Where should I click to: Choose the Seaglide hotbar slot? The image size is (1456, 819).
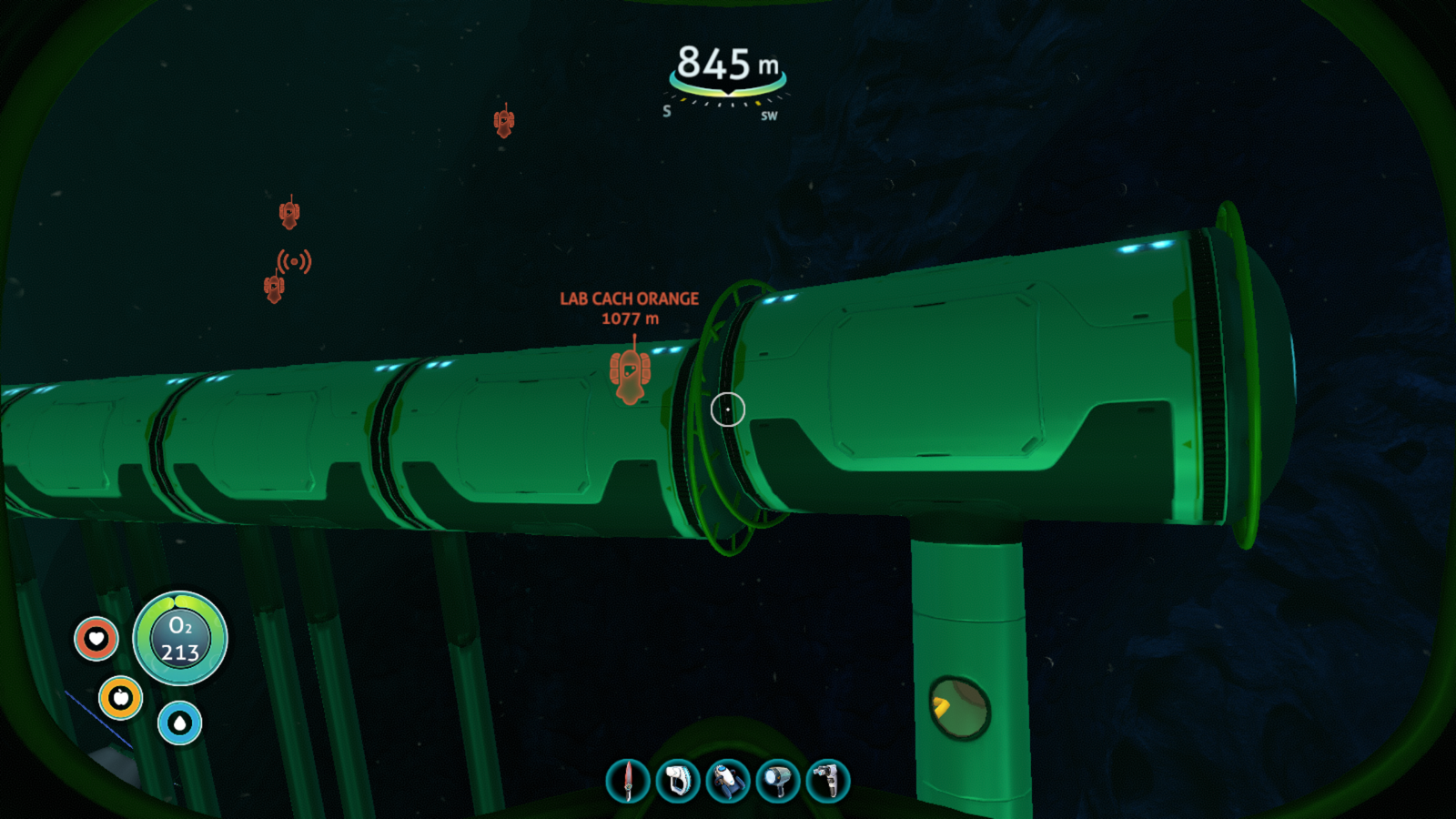728,781
